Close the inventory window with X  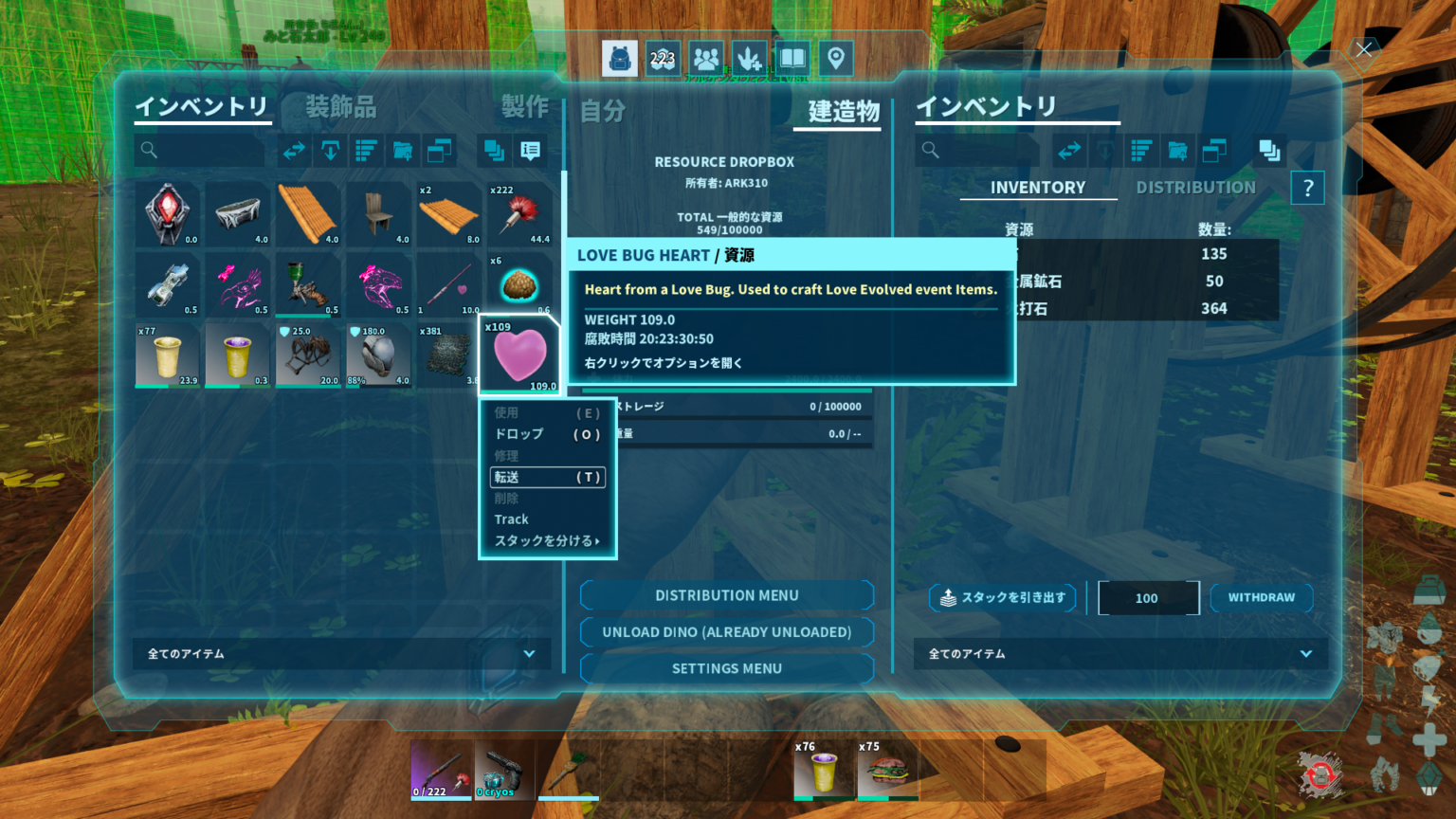point(1363,49)
